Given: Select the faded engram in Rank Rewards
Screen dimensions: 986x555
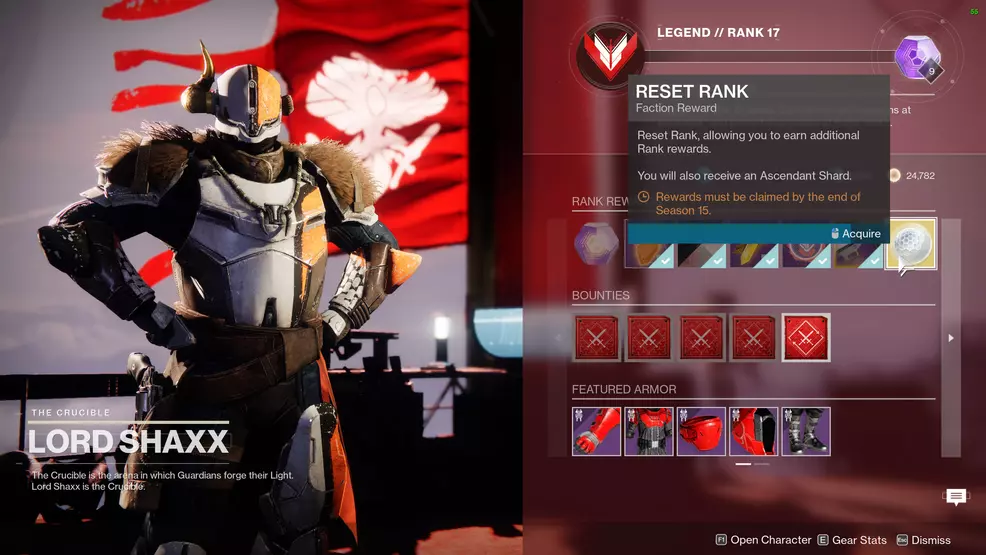Looking at the screenshot, I should [596, 244].
